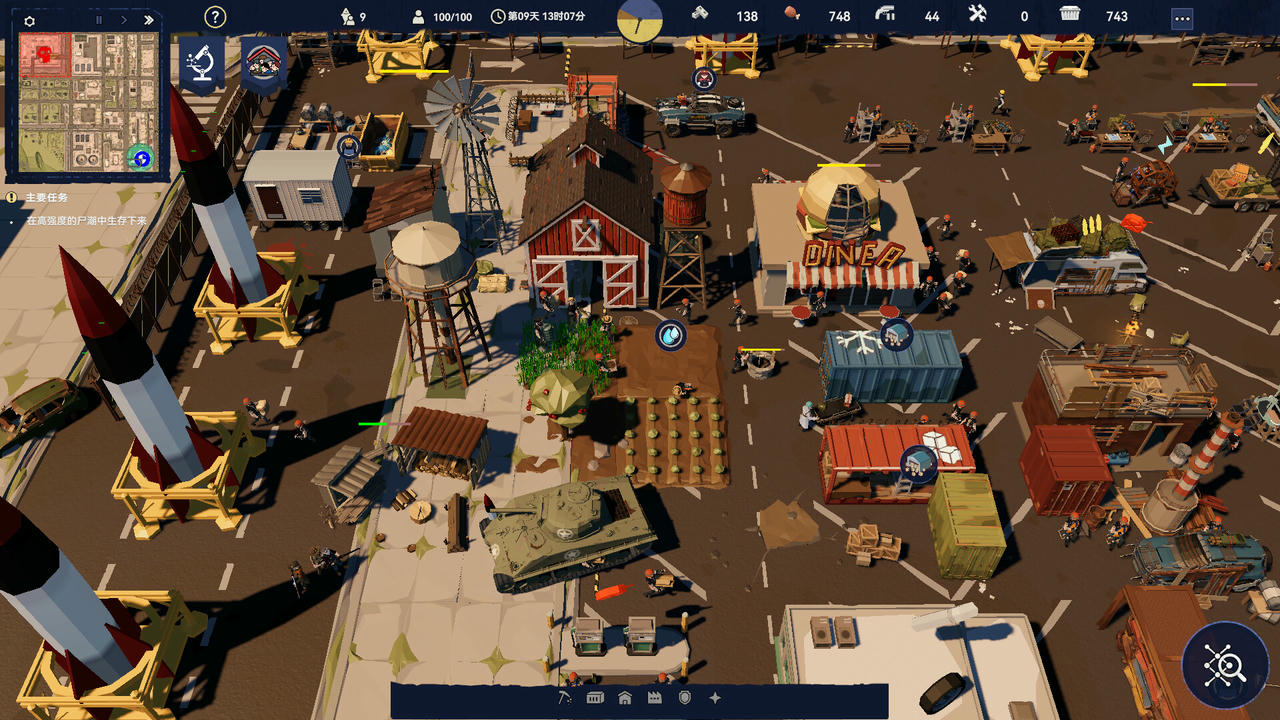
Task: Pause the game with the pause control
Action: pyautogui.click(x=99, y=20)
